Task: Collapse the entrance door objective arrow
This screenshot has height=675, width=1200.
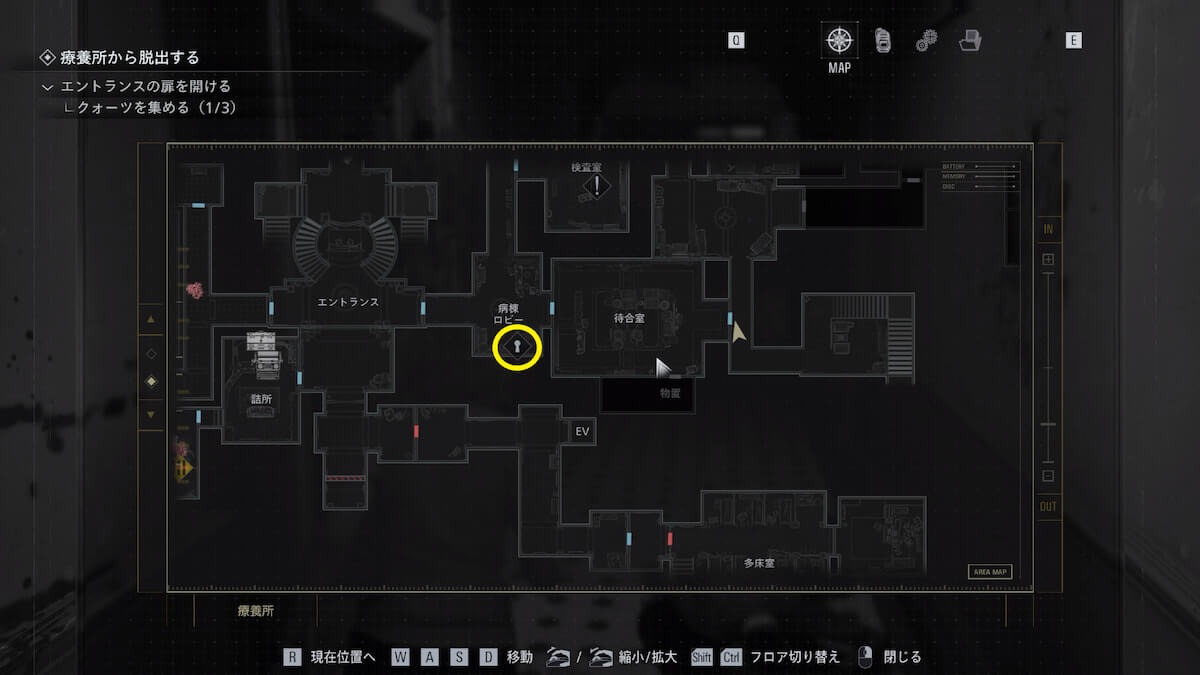Action: point(47,87)
